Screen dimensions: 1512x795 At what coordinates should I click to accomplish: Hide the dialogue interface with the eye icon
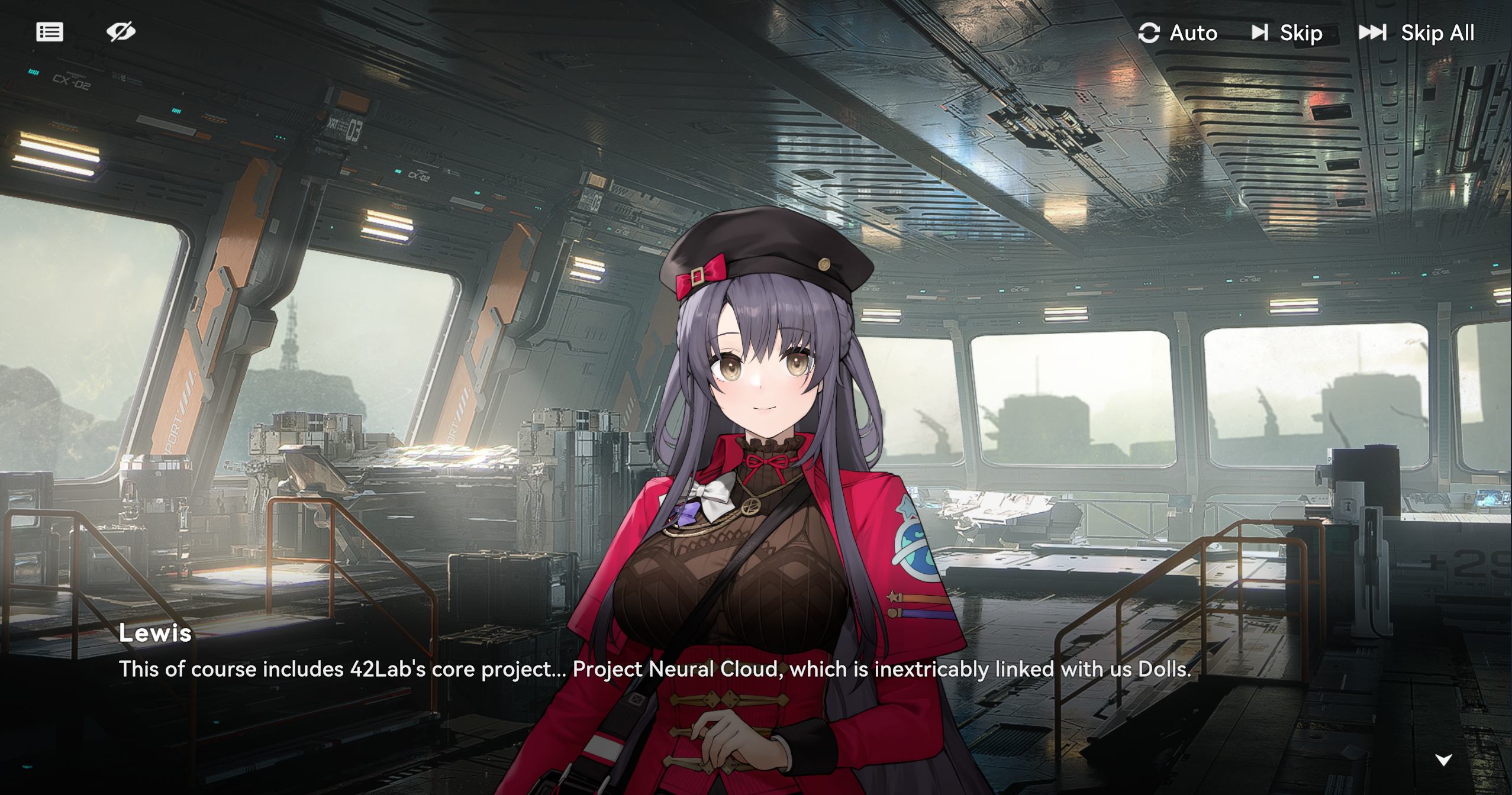[121, 32]
